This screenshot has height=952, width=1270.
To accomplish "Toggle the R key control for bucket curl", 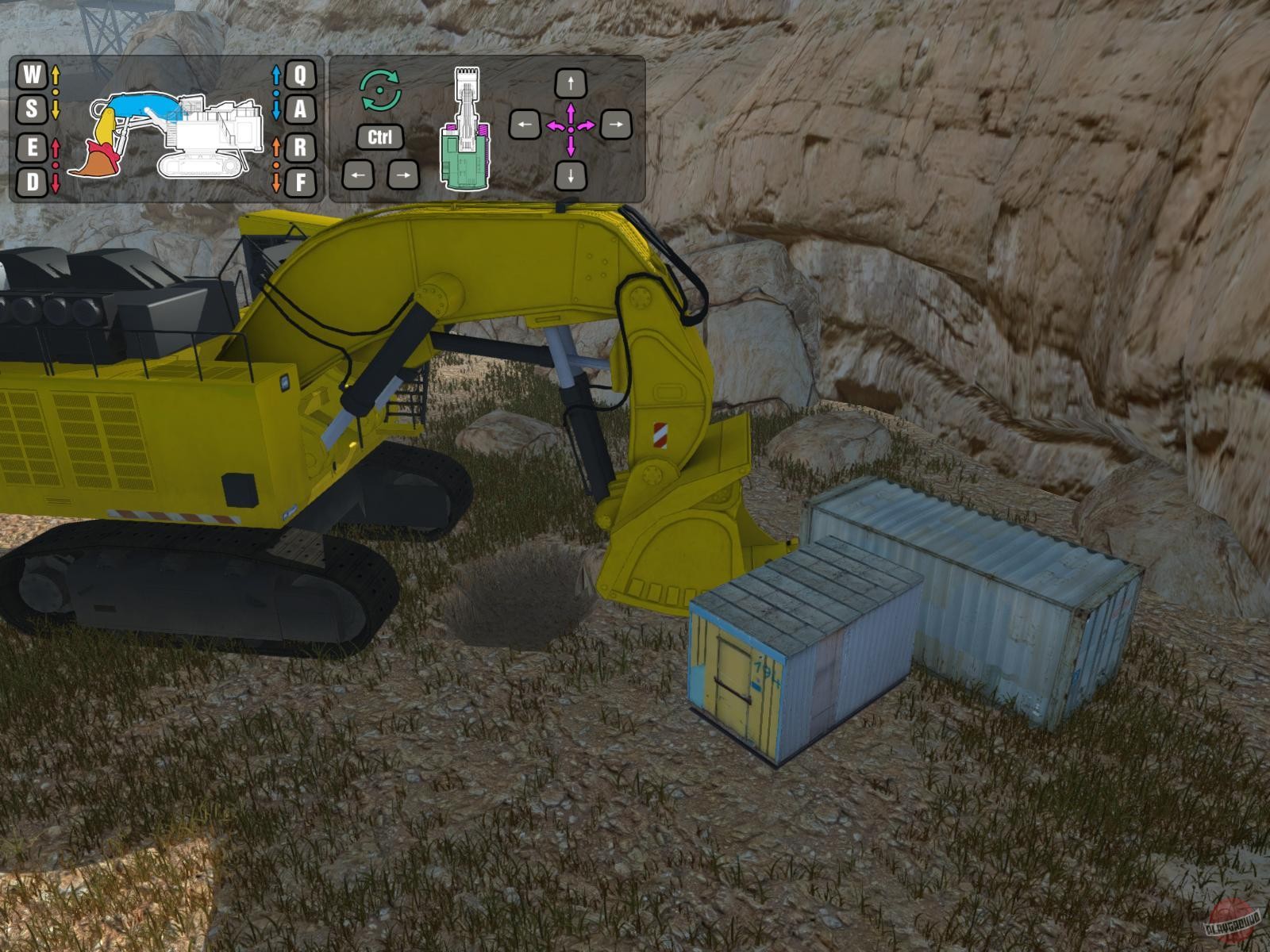I will point(299,145).
